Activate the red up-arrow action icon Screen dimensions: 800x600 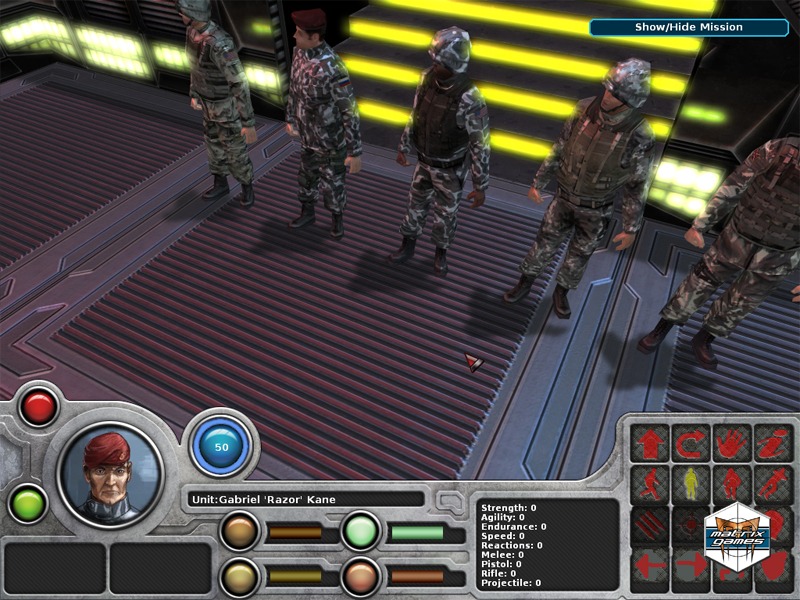[649, 443]
